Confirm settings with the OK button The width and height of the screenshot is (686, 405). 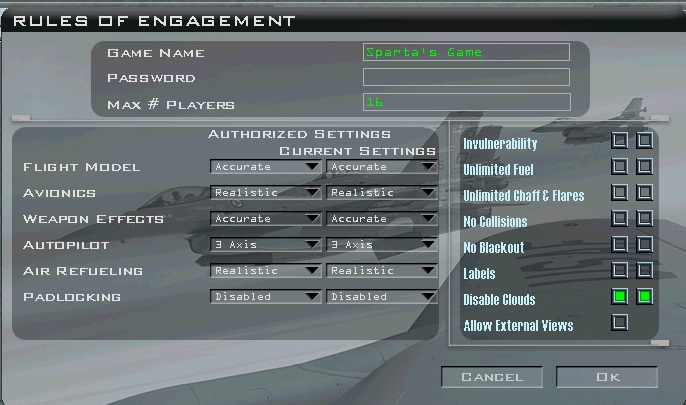pos(607,377)
